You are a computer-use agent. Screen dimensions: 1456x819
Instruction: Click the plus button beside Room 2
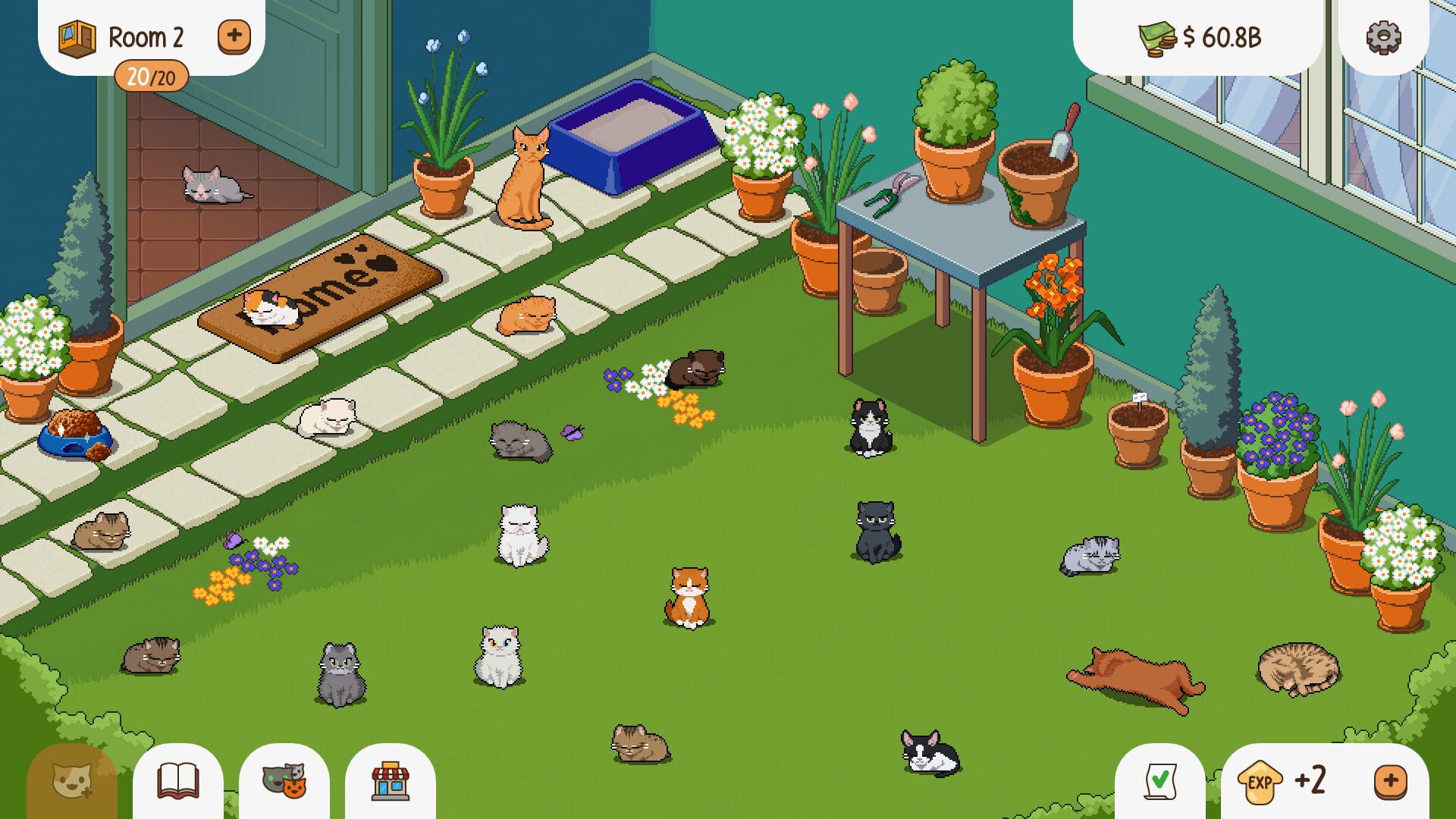[x=234, y=35]
